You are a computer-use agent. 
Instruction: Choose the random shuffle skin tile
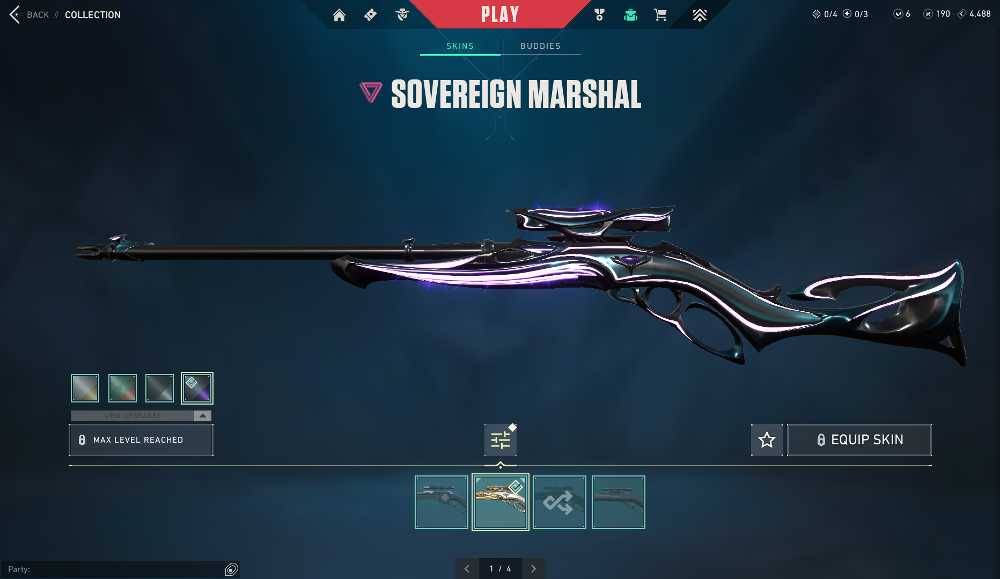[559, 502]
